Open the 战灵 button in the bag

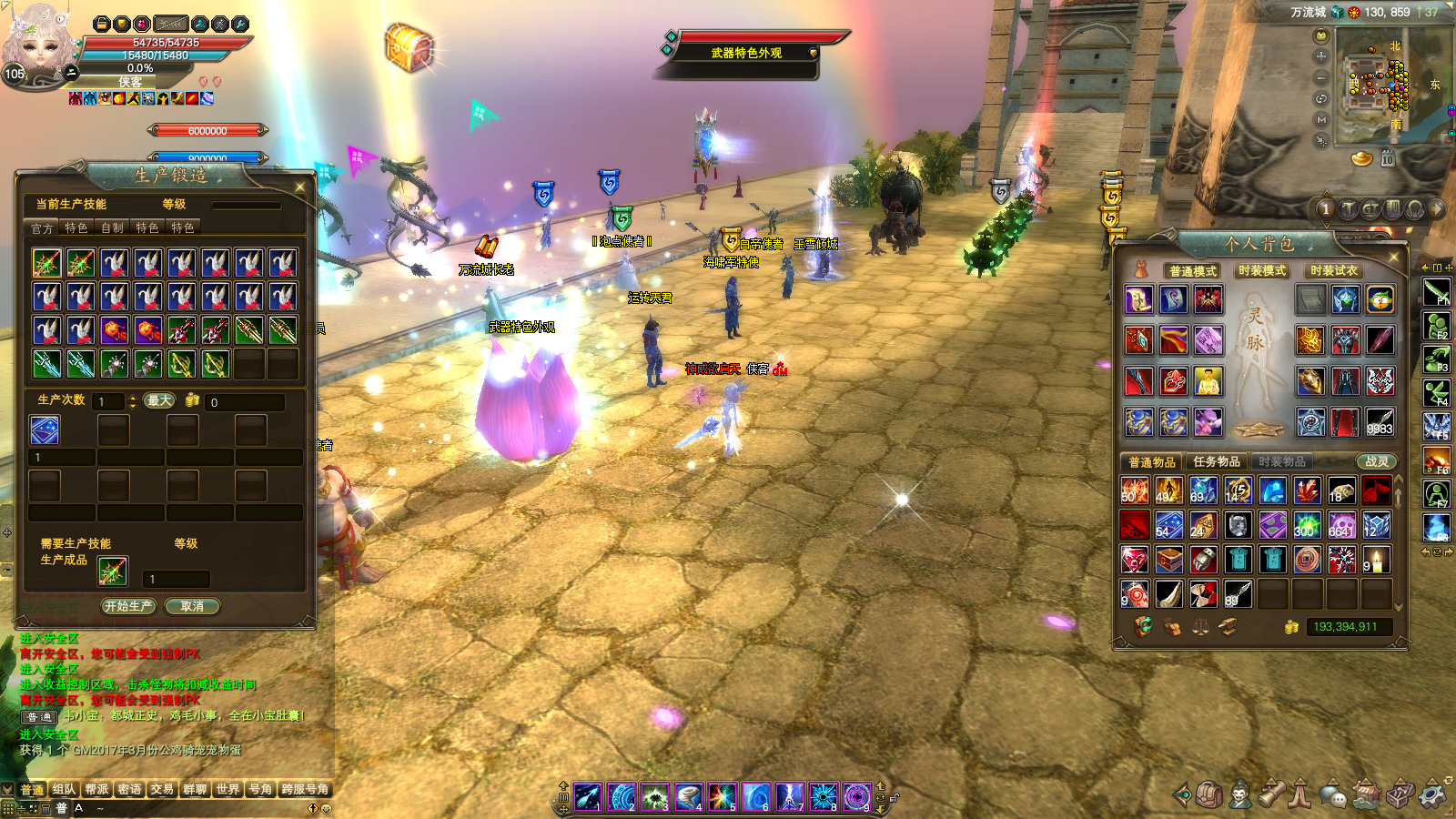coord(1376,461)
